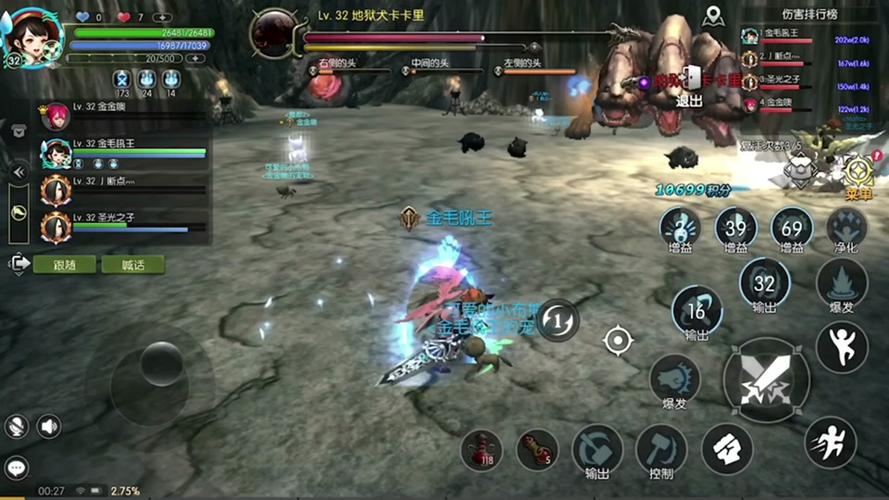The height and width of the screenshot is (500, 889).
Task: Open the chat speech bubble
Action: [x=16, y=467]
